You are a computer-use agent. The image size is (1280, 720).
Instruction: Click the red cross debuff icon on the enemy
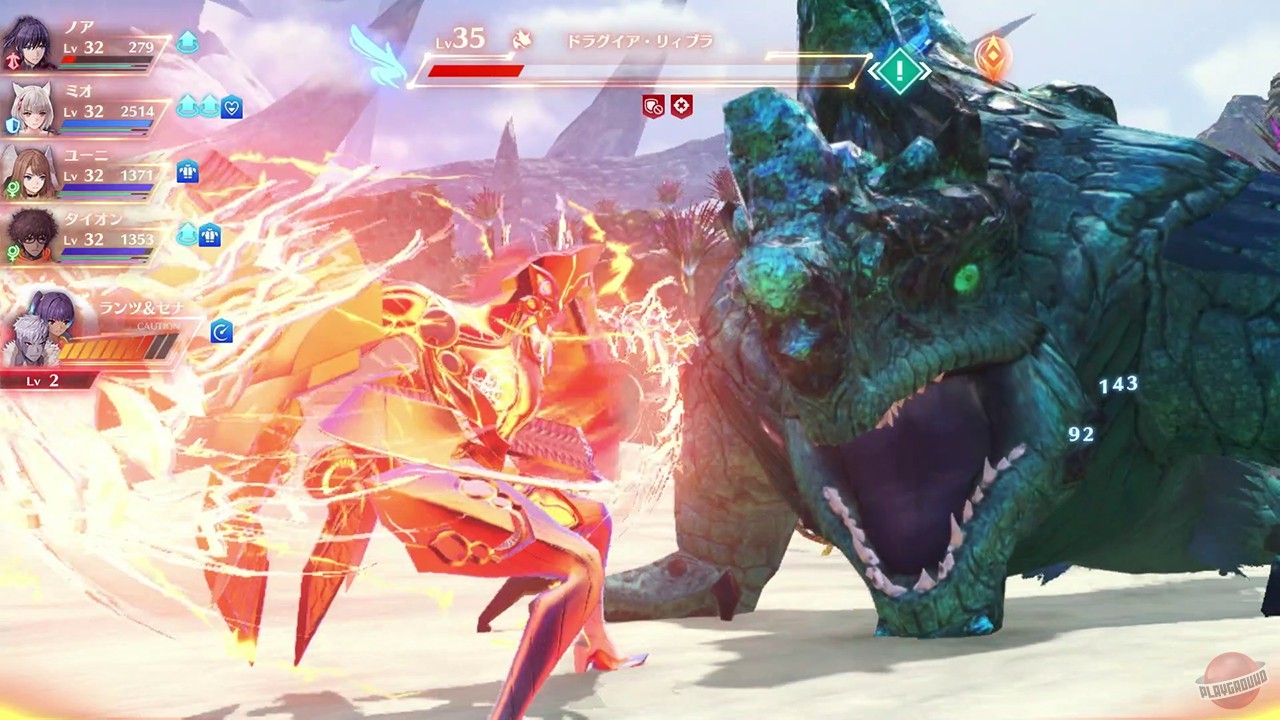click(x=682, y=107)
